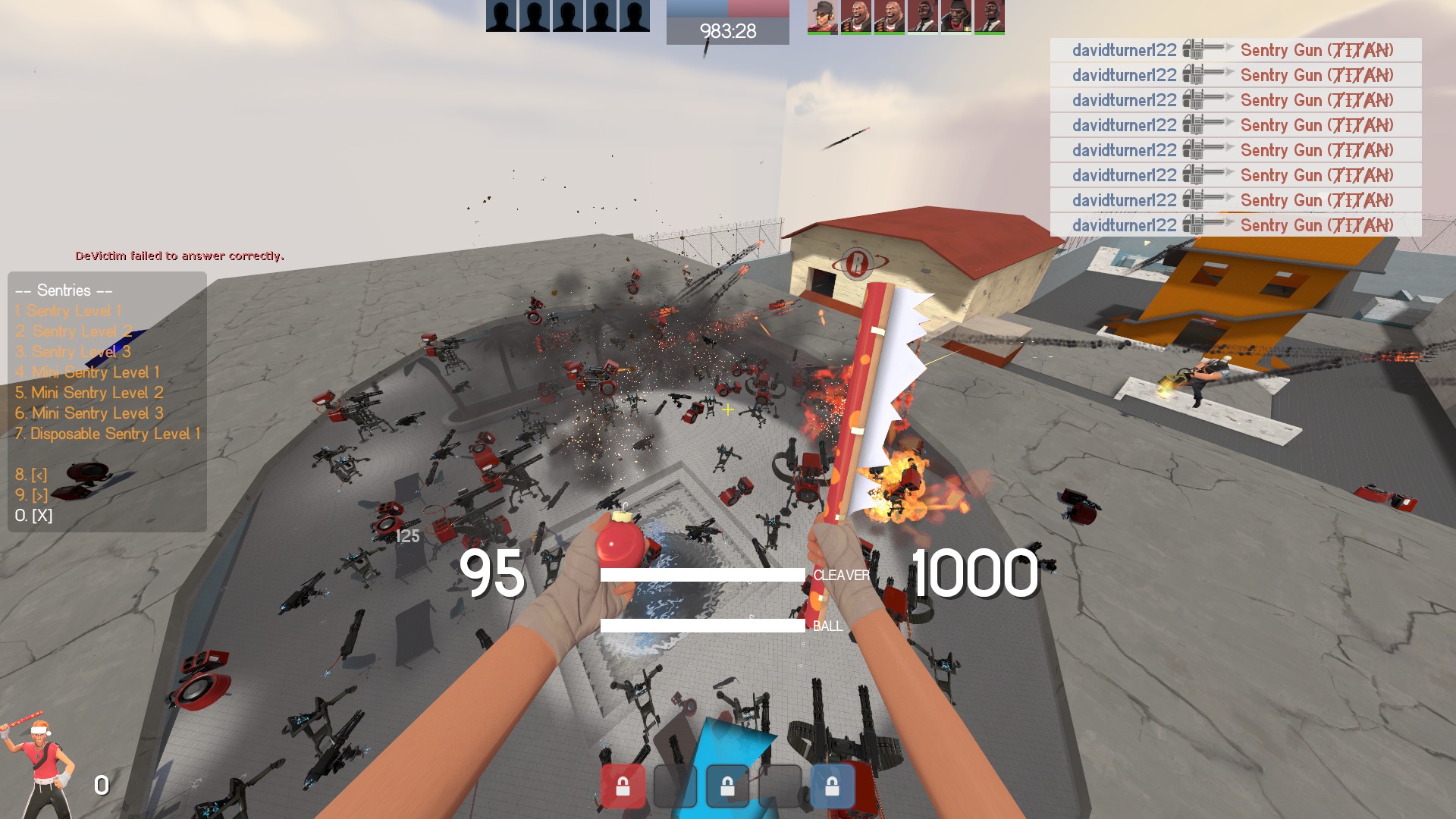Click the Mini Sentry Level 3 entry
Image resolution: width=1456 pixels, height=819 pixels.
89,413
